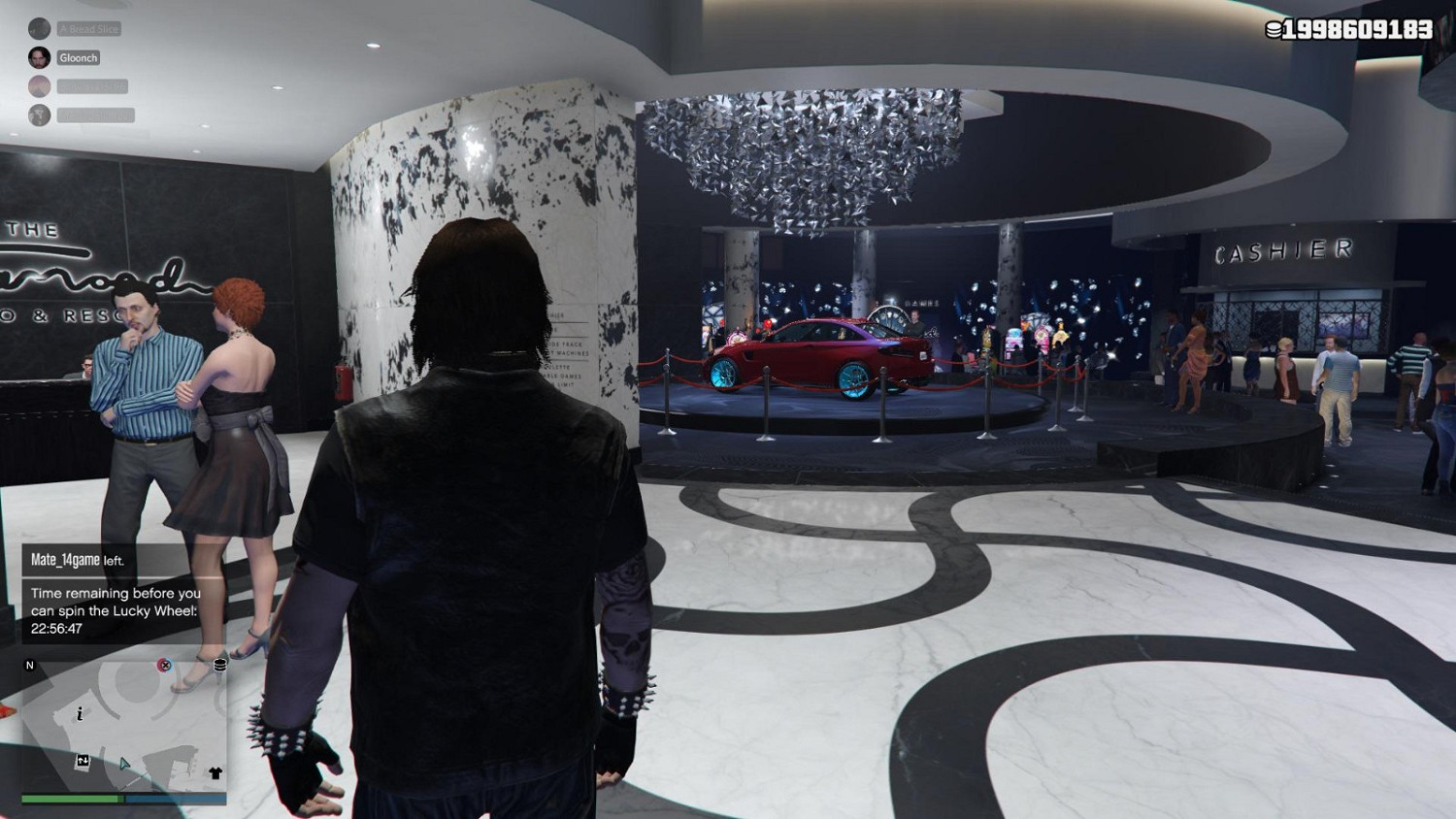This screenshot has width=1456, height=819.
Task: Click the chip stack icon above the minimap
Action: (x=219, y=665)
